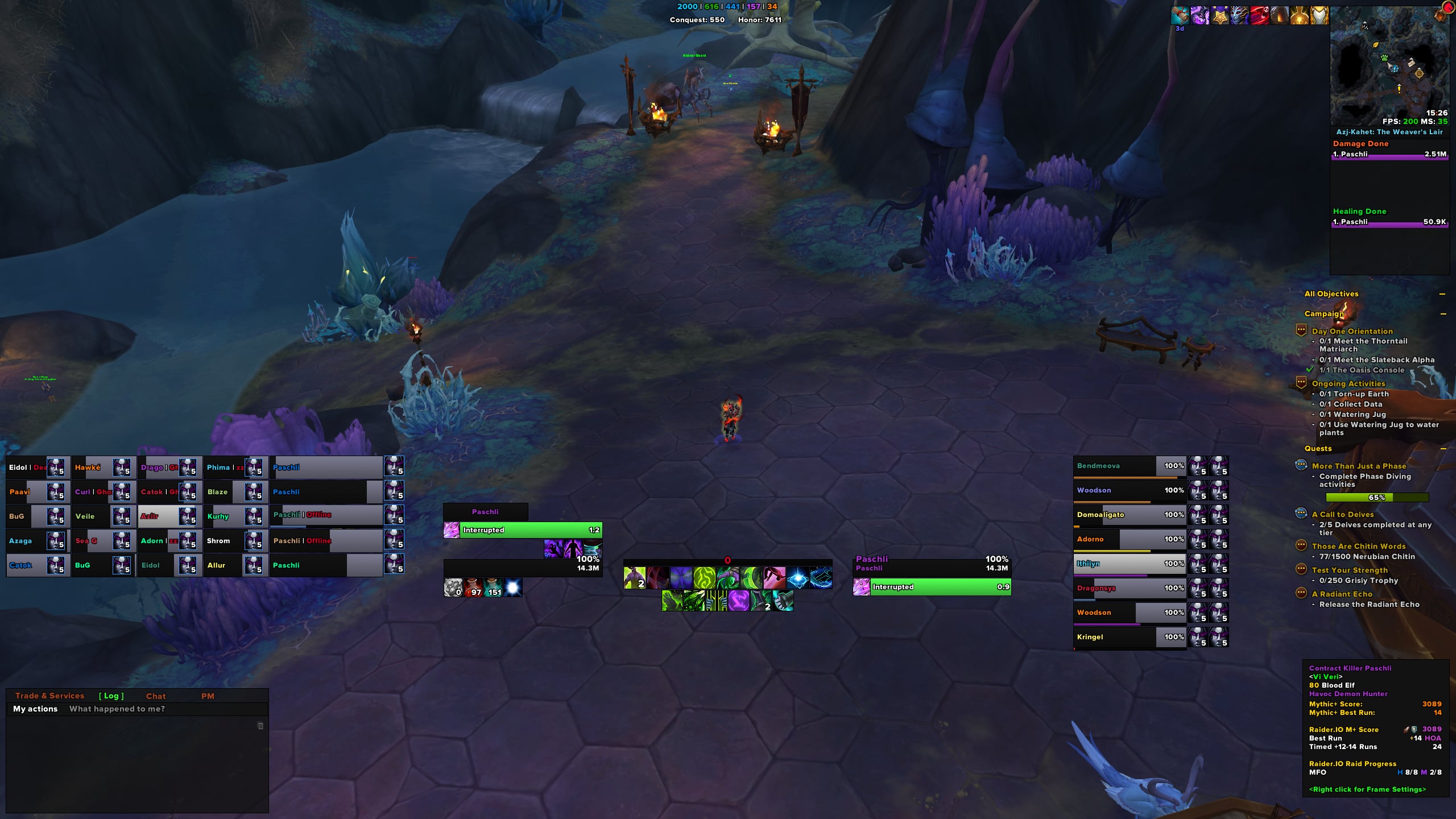Switch to the Log chat tab
The image size is (1456, 819).
click(x=111, y=696)
